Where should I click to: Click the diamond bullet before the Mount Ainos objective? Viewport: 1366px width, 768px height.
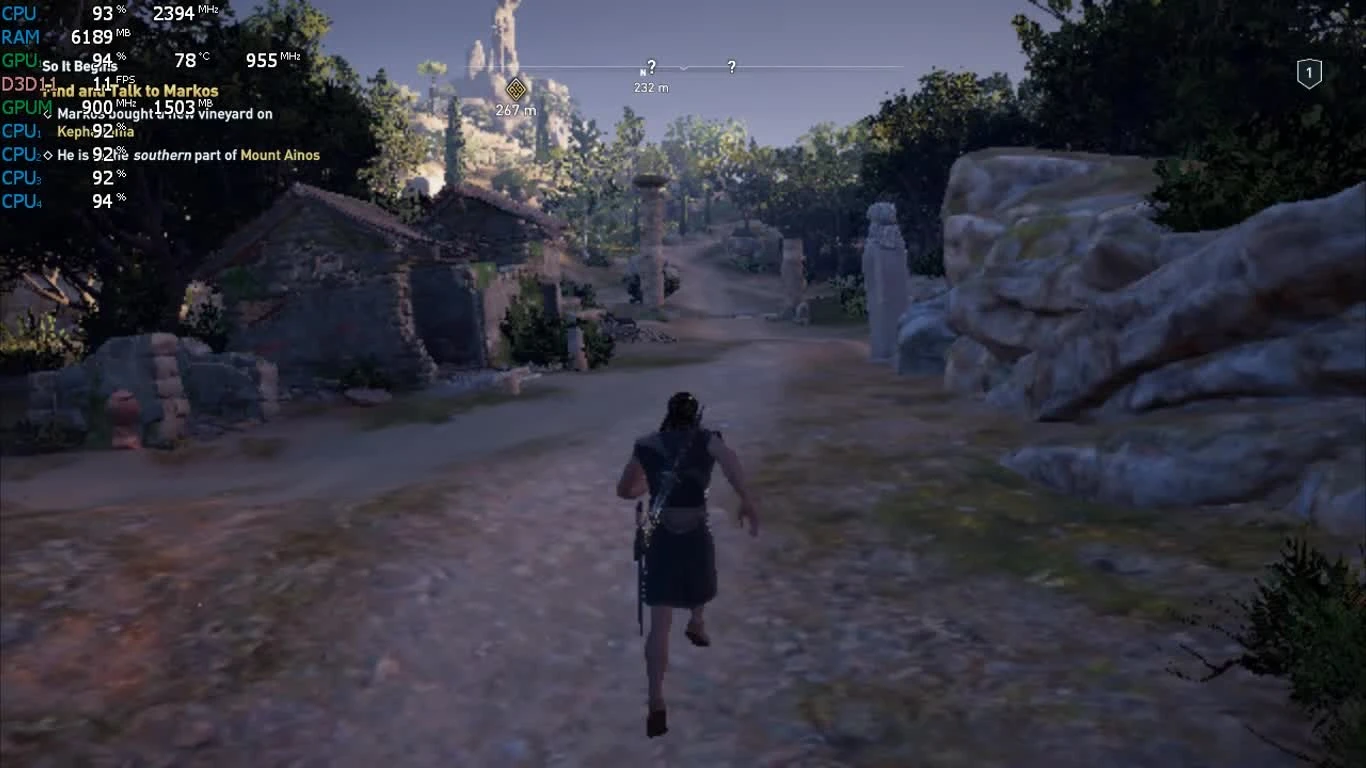pyautogui.click(x=46, y=155)
